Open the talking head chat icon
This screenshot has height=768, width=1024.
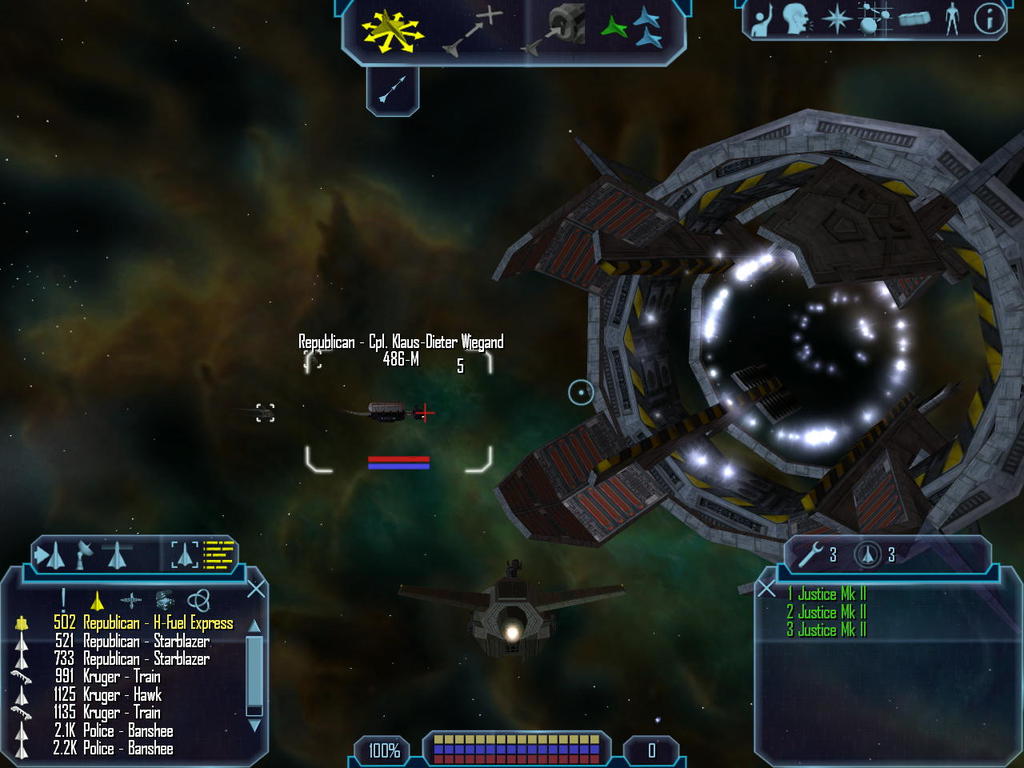click(796, 19)
